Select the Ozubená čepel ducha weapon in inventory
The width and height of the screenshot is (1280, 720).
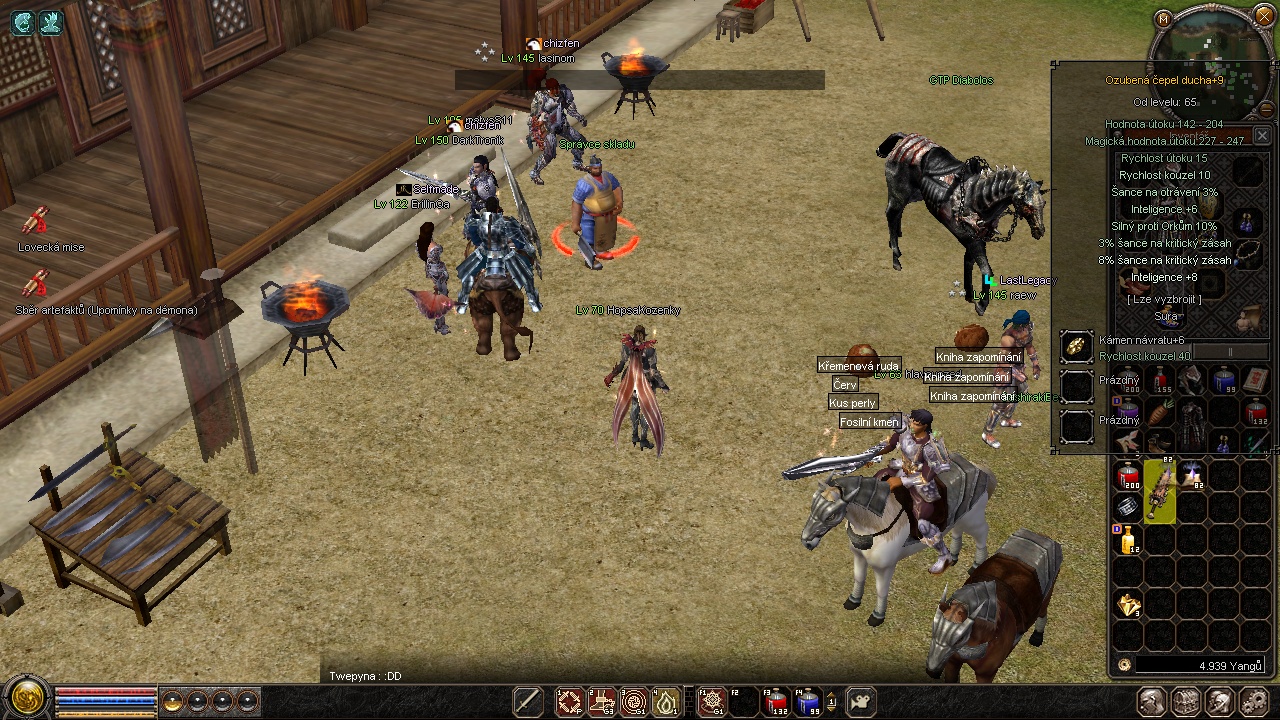(x=1160, y=491)
